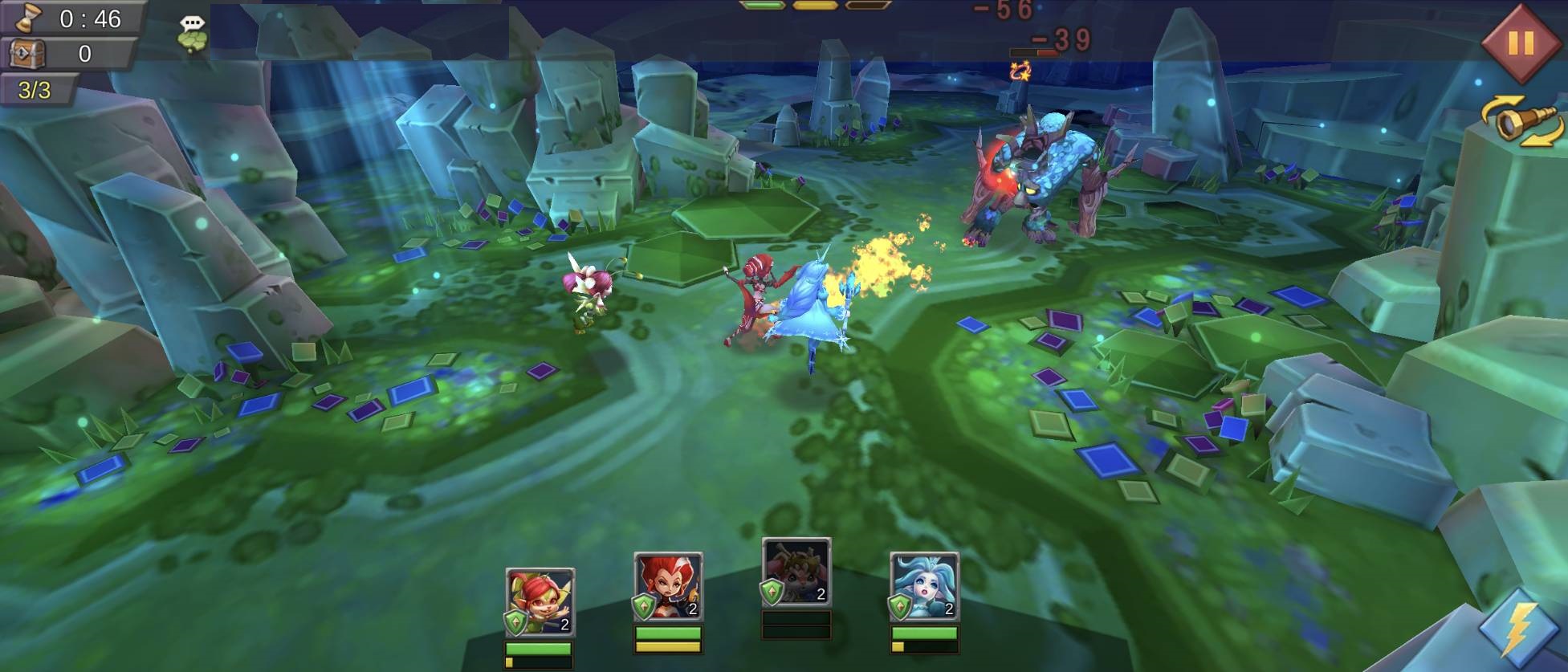Tap the blue lightning bolt speed button
The width and height of the screenshot is (1568, 672).
1520,629
